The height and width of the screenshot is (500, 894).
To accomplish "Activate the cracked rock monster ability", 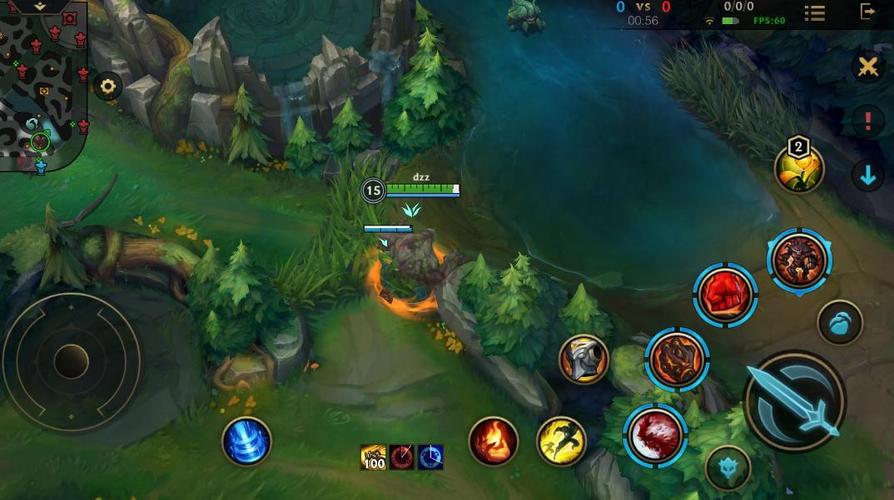I will tap(799, 261).
